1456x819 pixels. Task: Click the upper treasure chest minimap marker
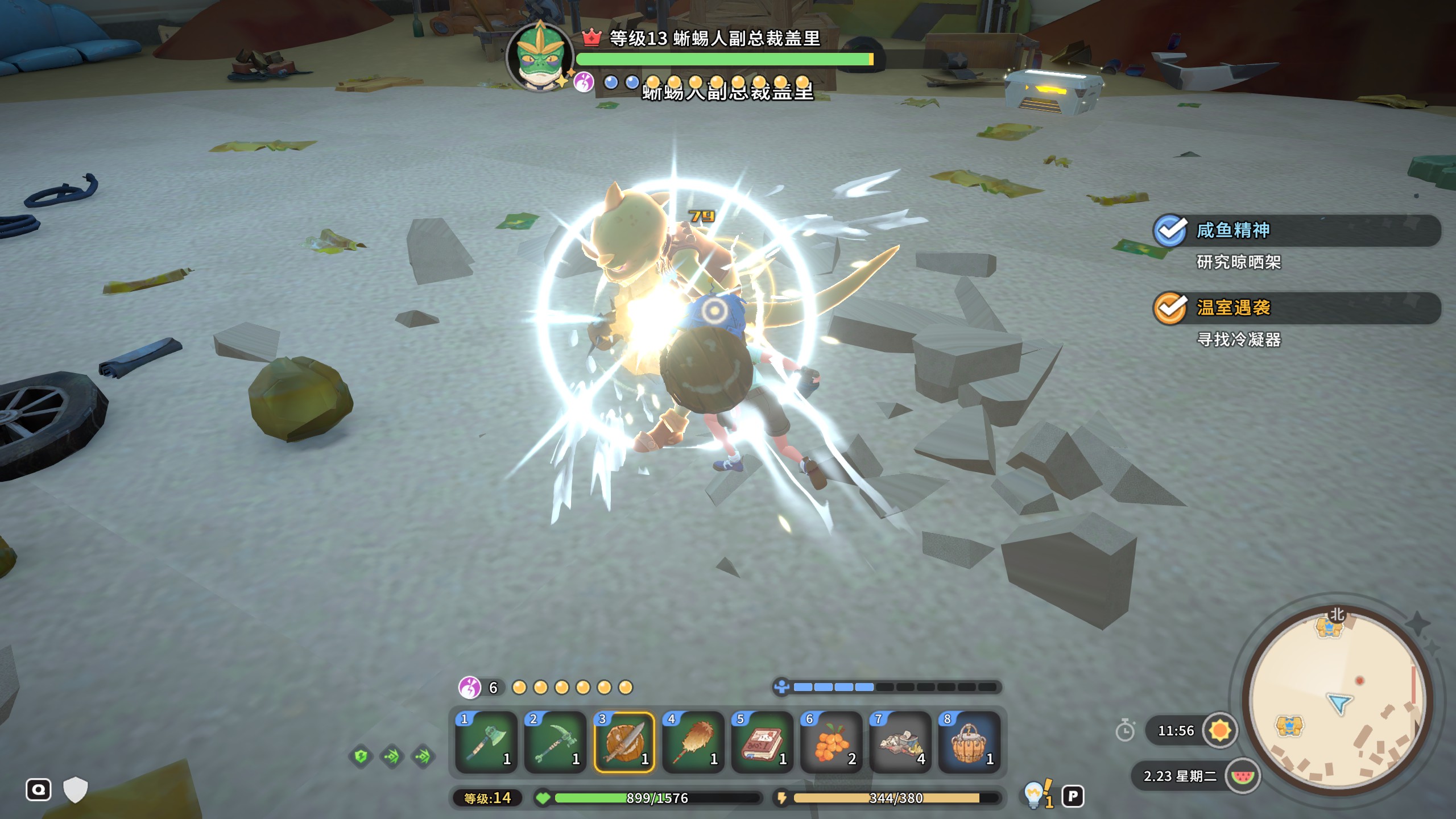pyautogui.click(x=1329, y=627)
